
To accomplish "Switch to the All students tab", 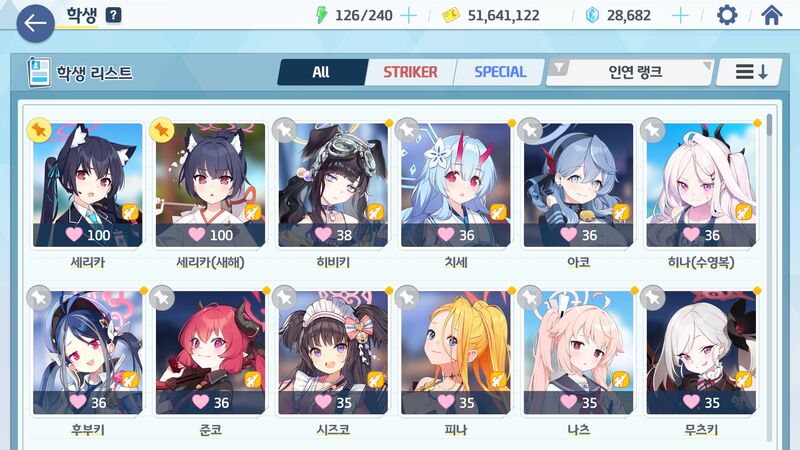I will (320, 72).
